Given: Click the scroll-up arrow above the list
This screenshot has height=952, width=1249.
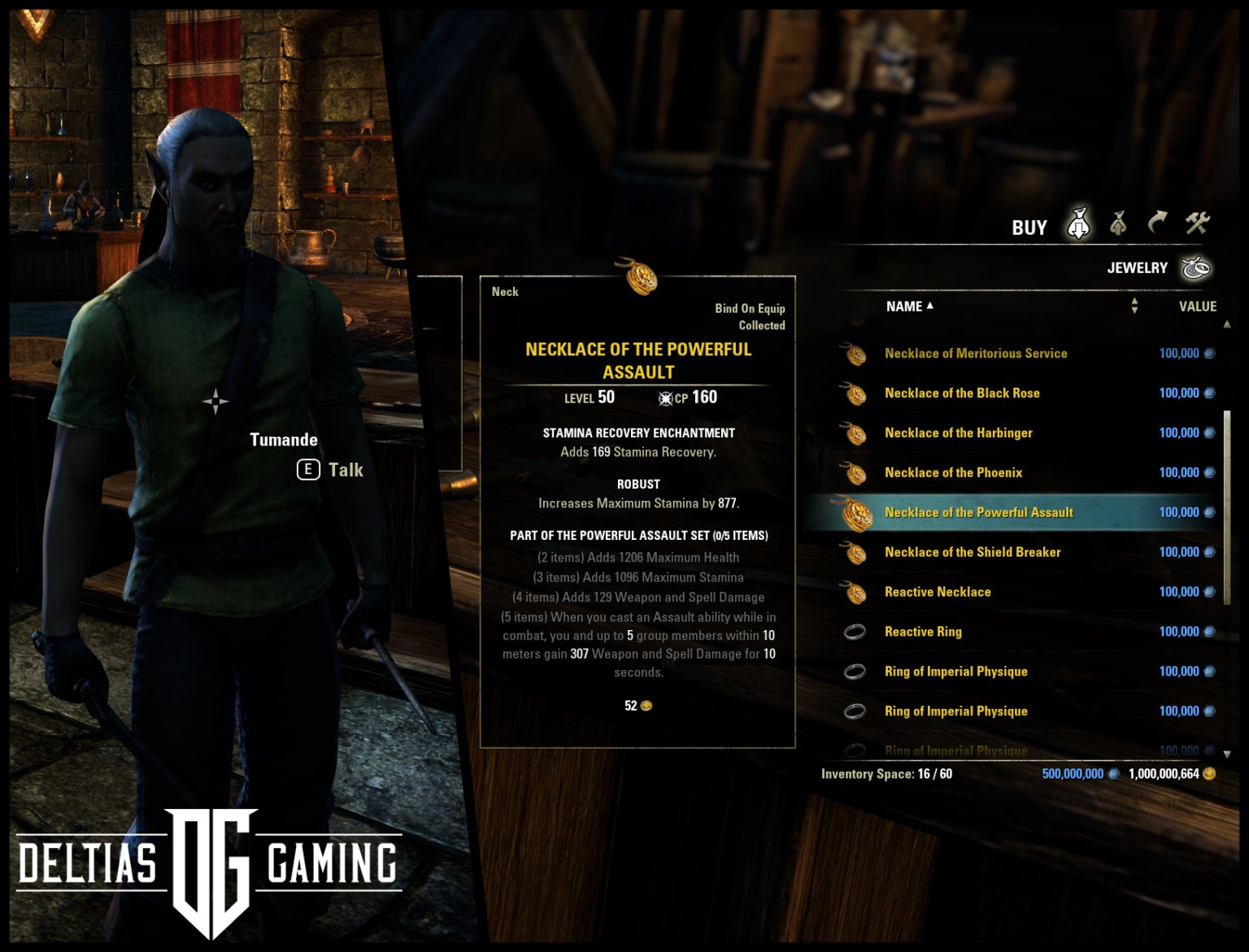Looking at the screenshot, I should pos(1228,323).
